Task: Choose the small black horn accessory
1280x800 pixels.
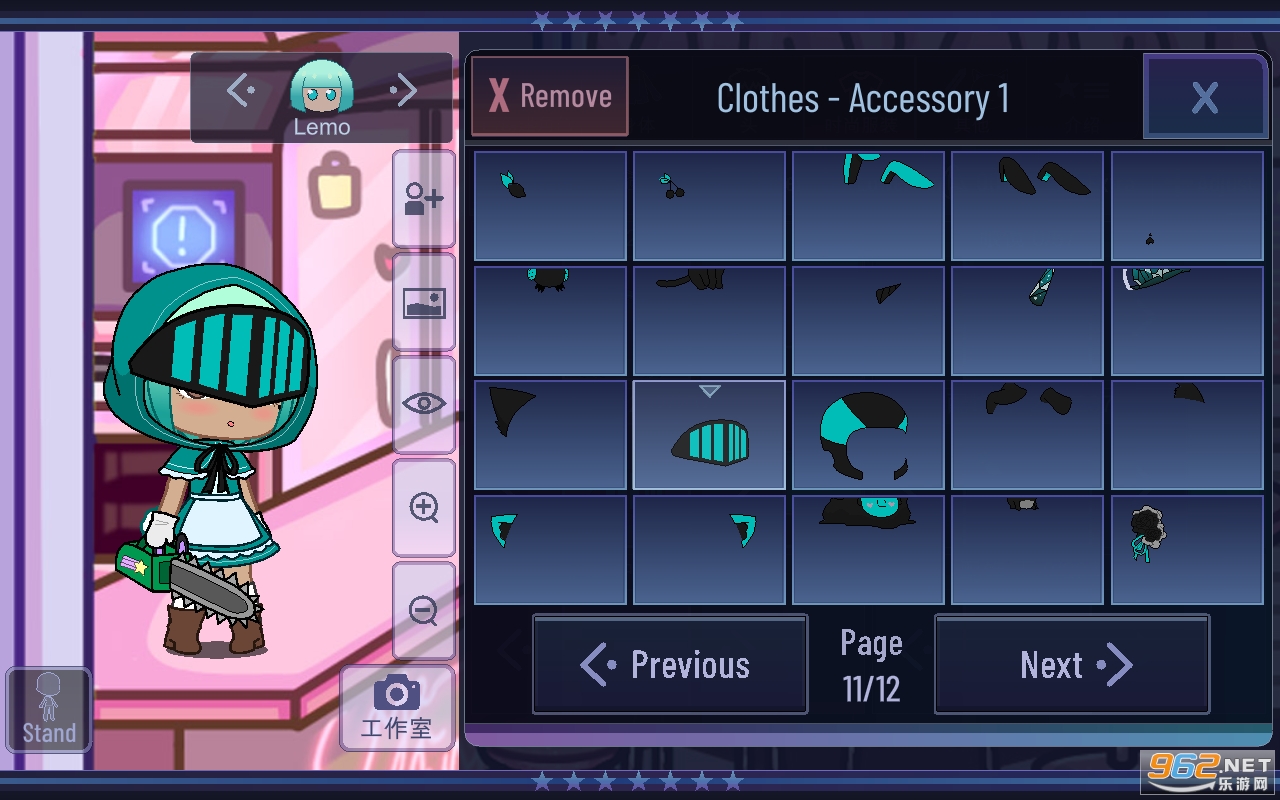Action: pos(868,321)
